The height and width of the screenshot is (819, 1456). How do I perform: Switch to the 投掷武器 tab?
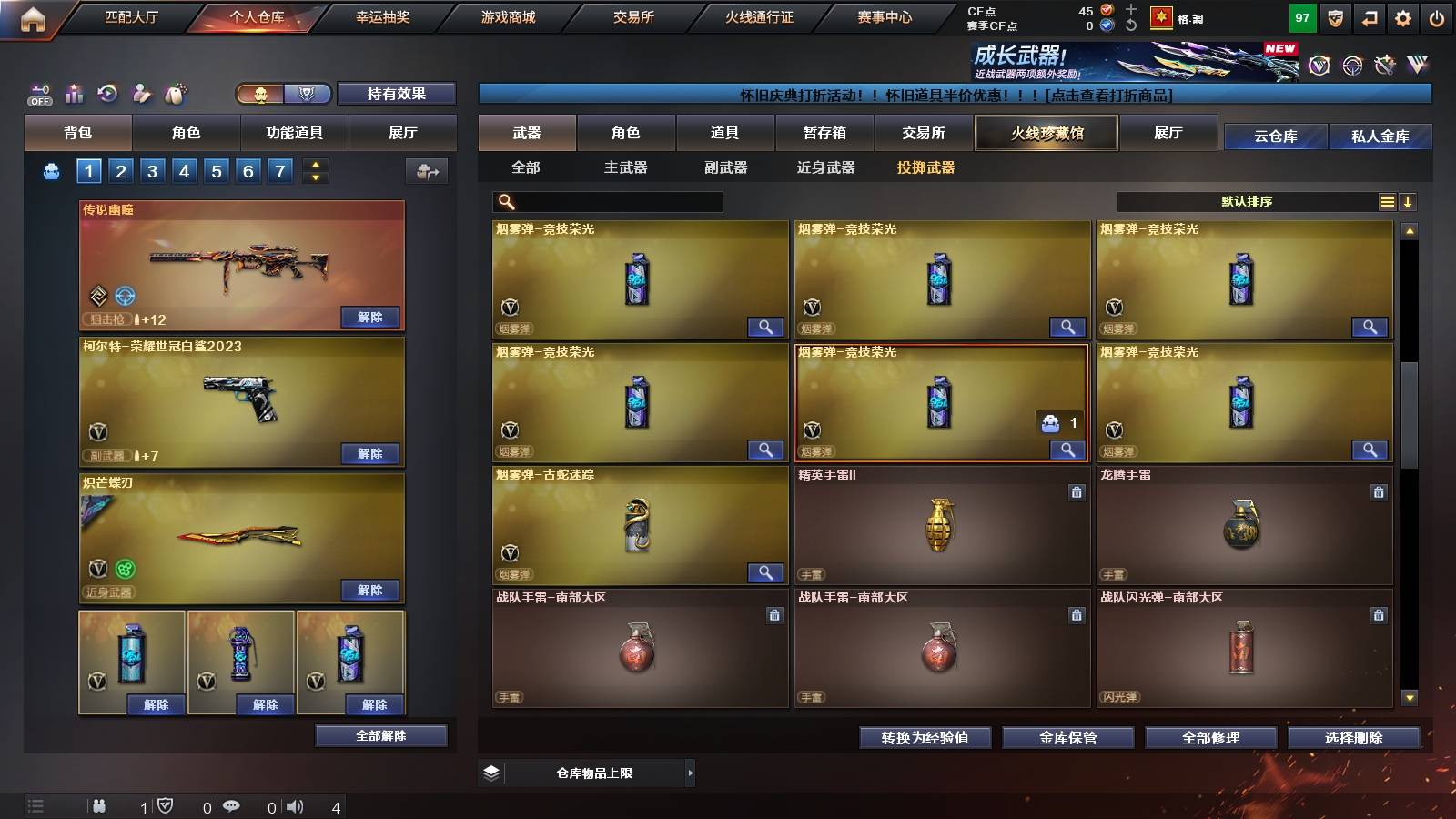pyautogui.click(x=927, y=168)
